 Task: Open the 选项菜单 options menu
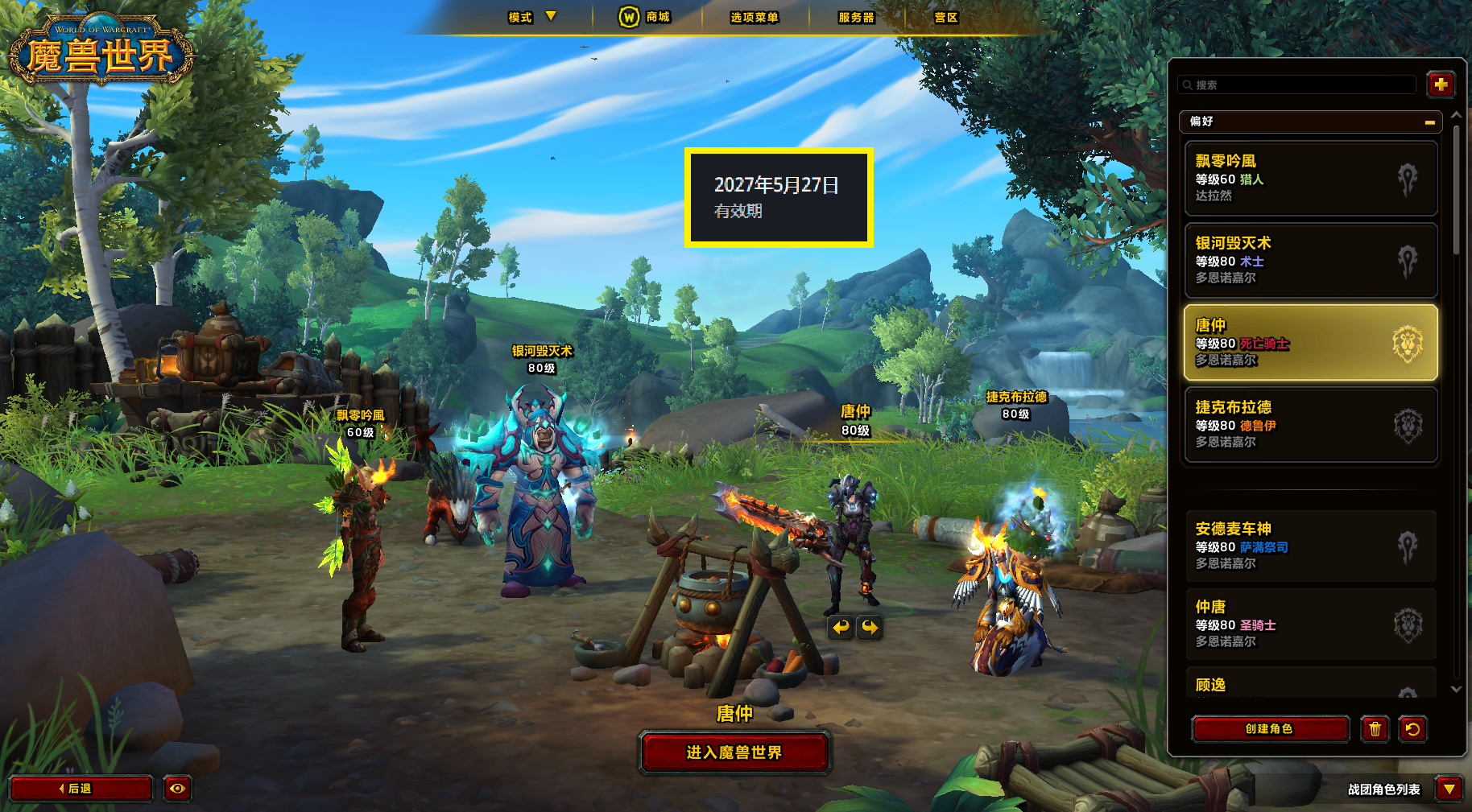[754, 17]
